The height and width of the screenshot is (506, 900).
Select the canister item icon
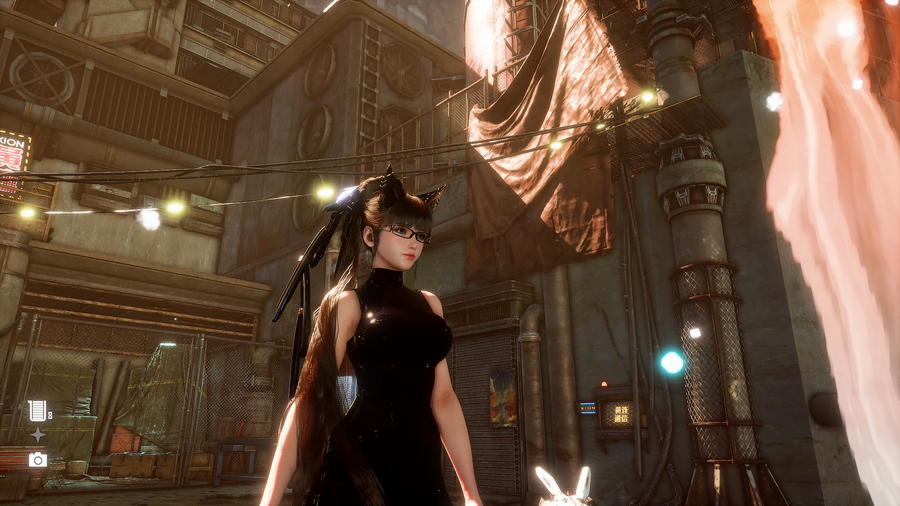point(38,410)
